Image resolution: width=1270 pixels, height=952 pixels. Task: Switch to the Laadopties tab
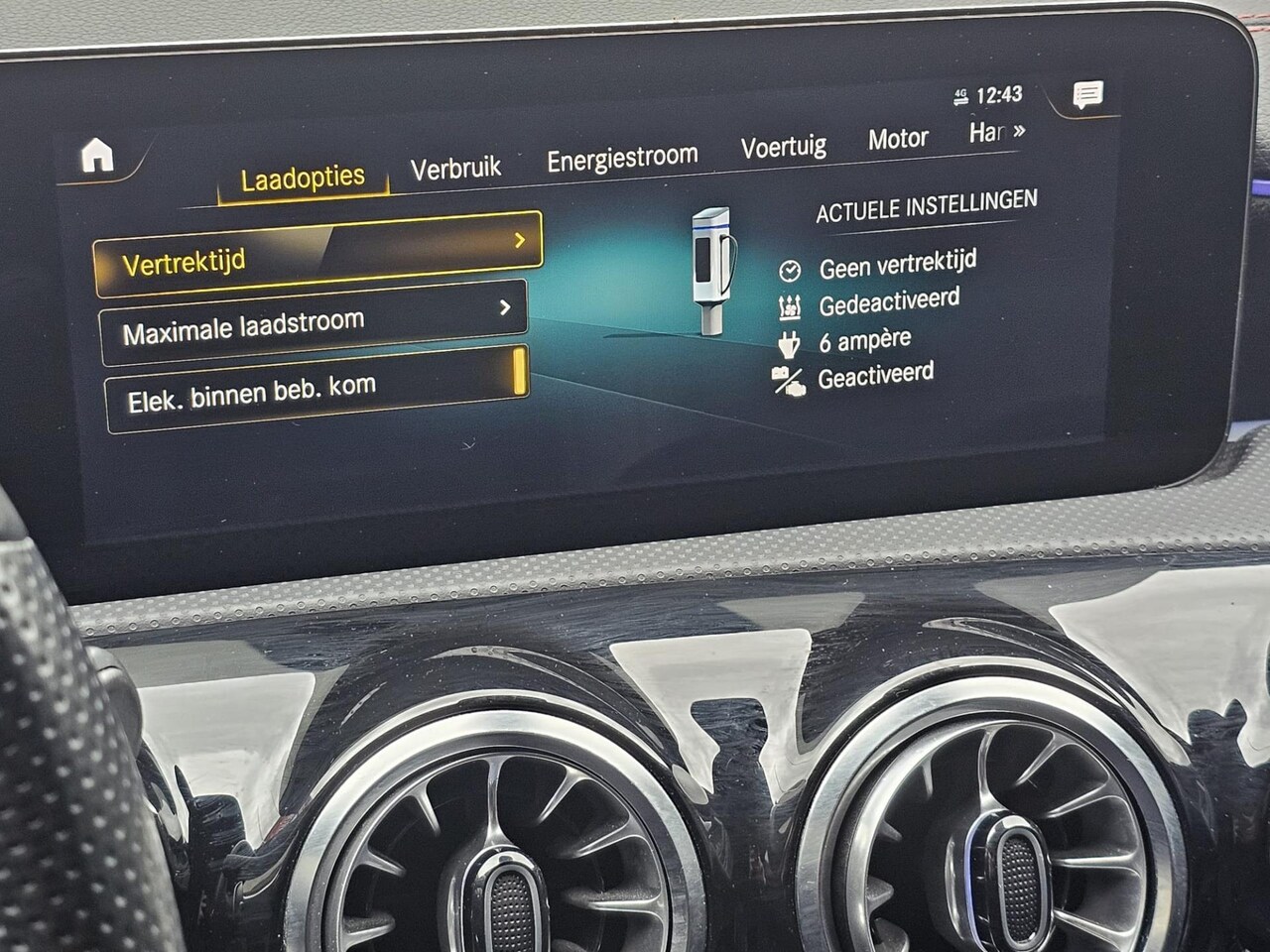click(x=303, y=178)
